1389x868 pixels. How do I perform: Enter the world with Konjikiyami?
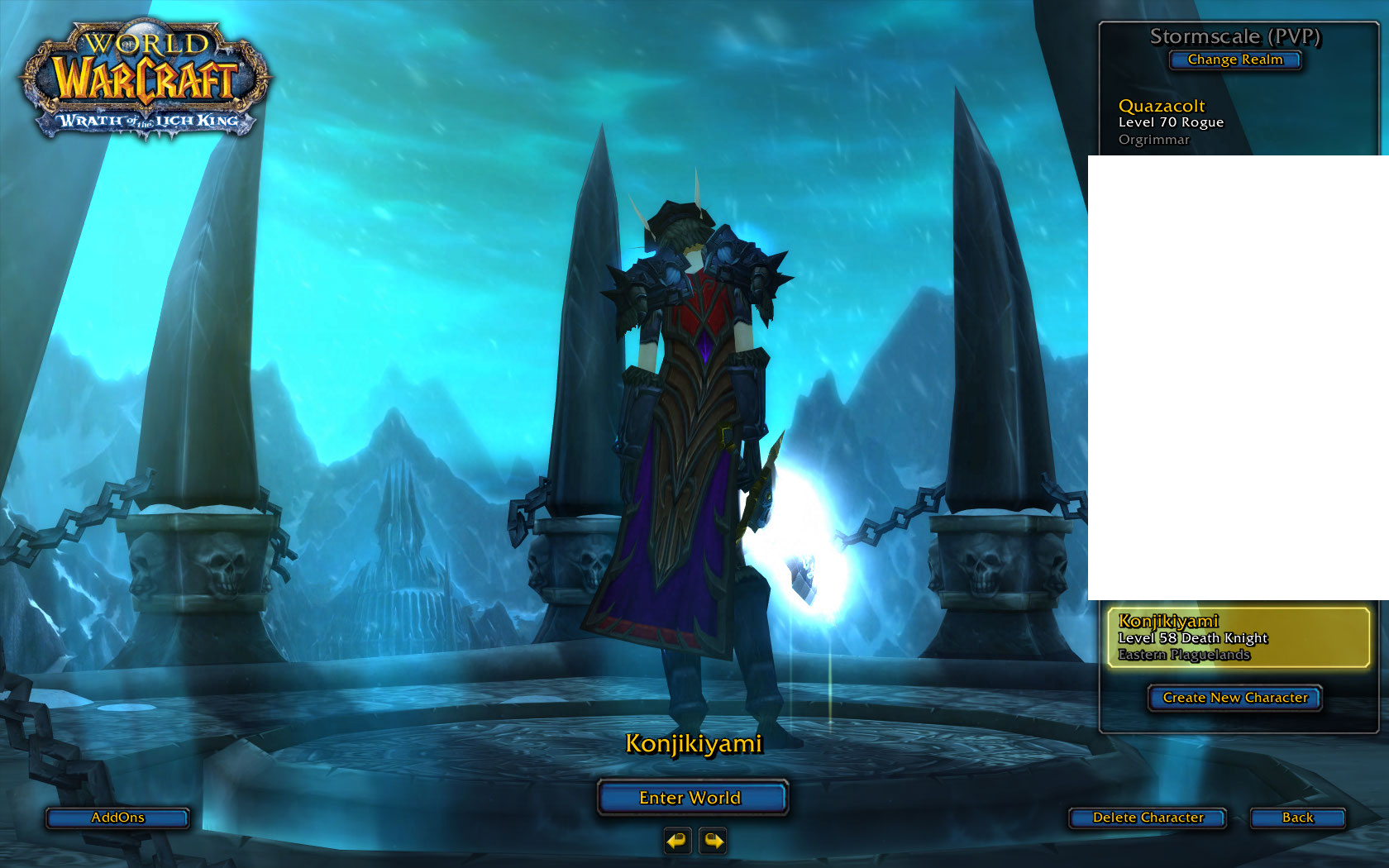point(691,798)
